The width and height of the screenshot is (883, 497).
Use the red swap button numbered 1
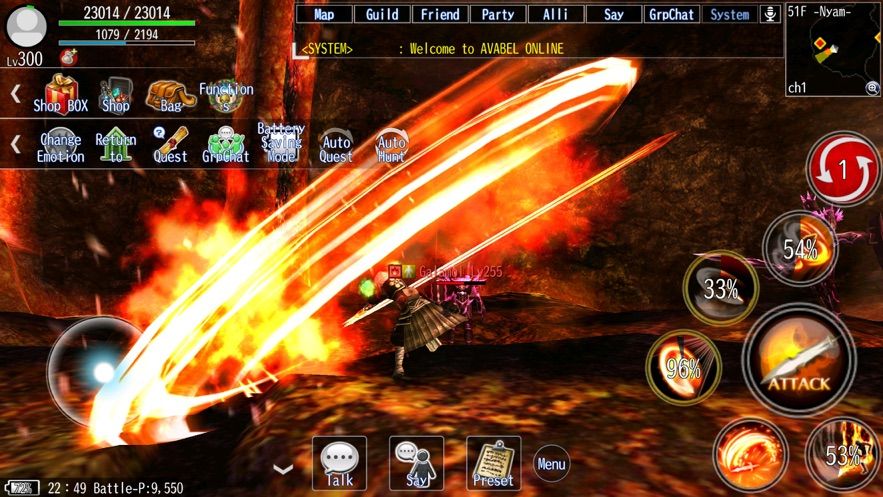(x=842, y=169)
